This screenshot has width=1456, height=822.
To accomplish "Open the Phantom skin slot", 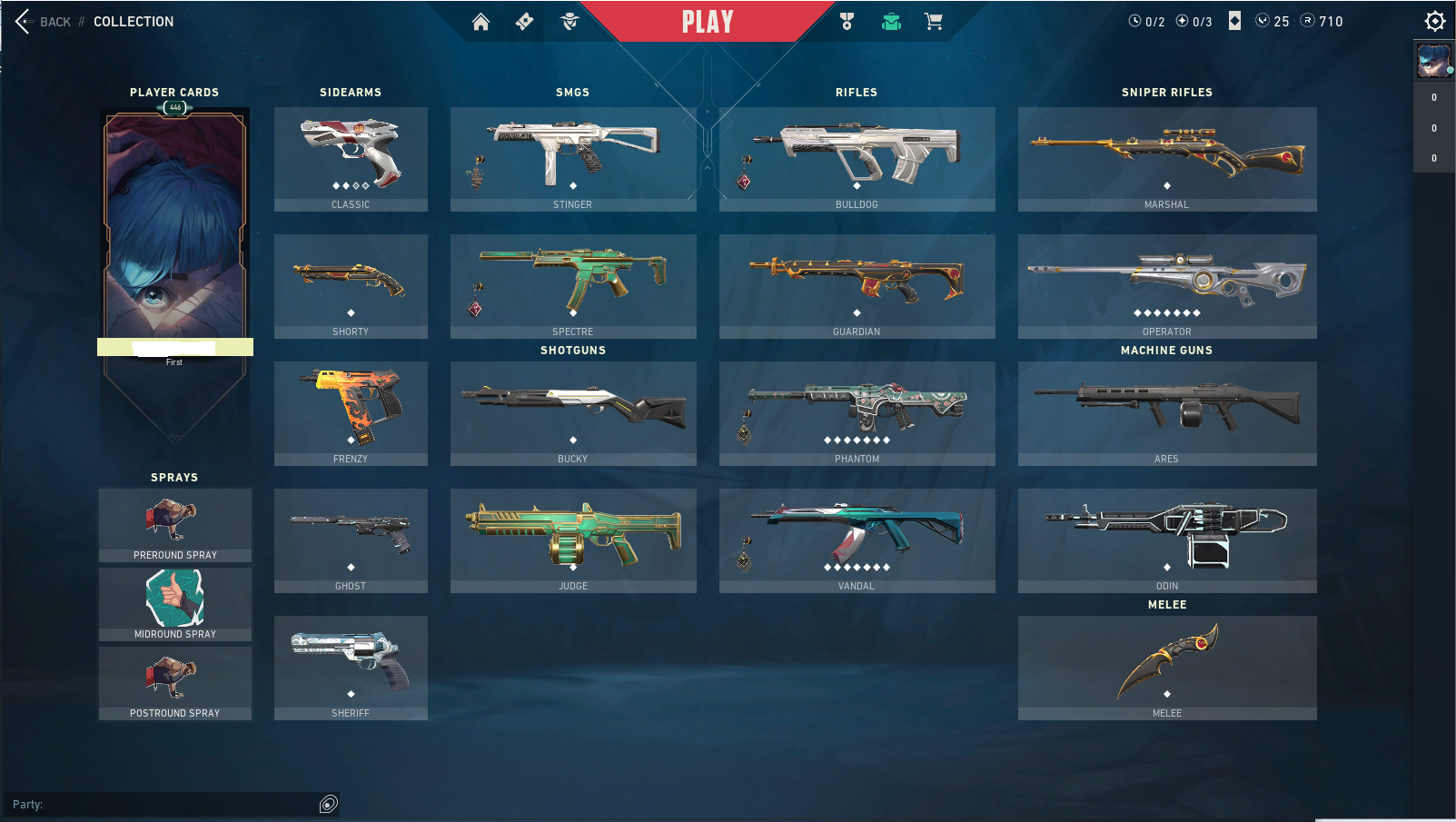I will [856, 412].
